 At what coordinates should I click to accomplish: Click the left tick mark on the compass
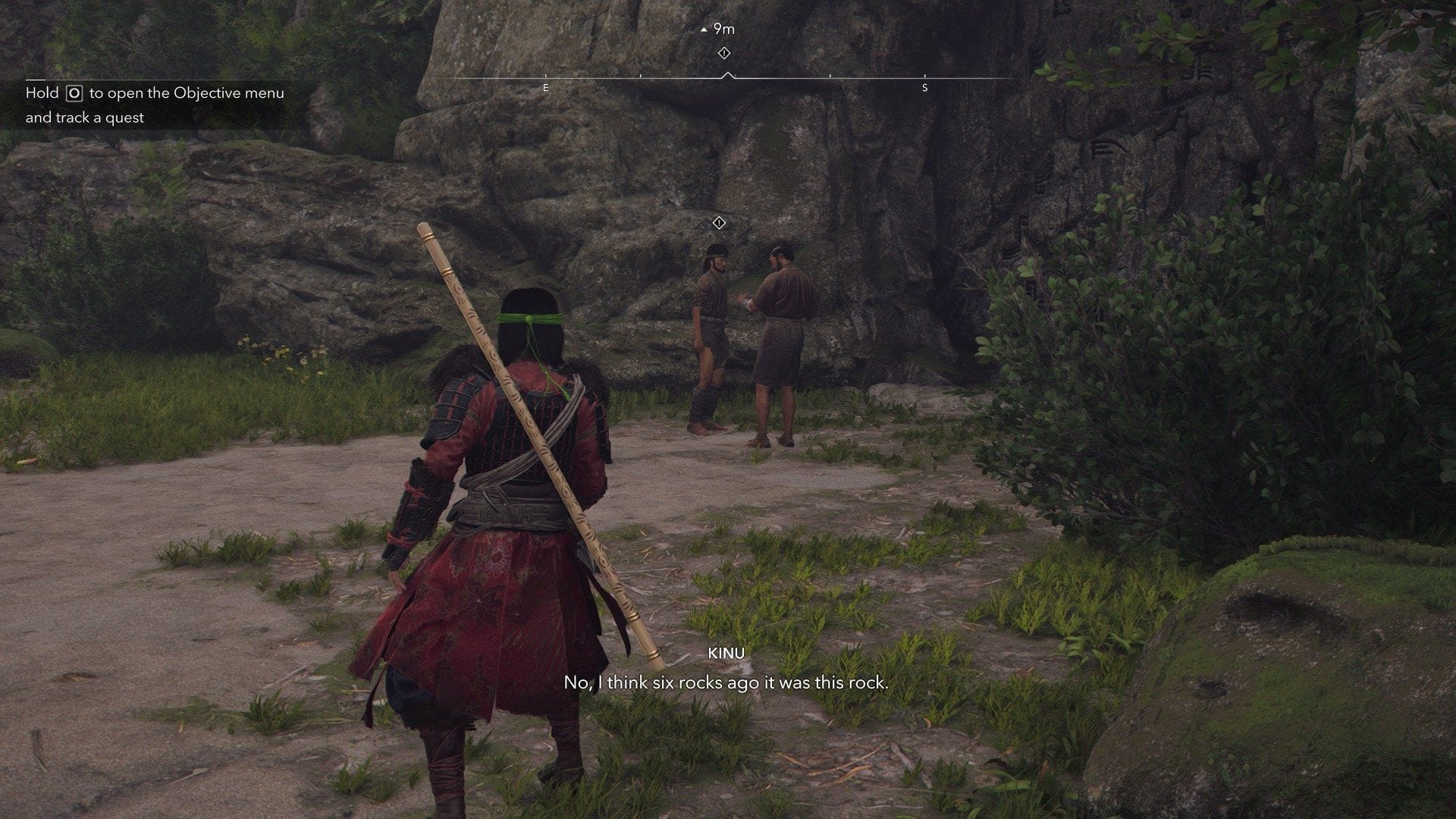point(641,76)
